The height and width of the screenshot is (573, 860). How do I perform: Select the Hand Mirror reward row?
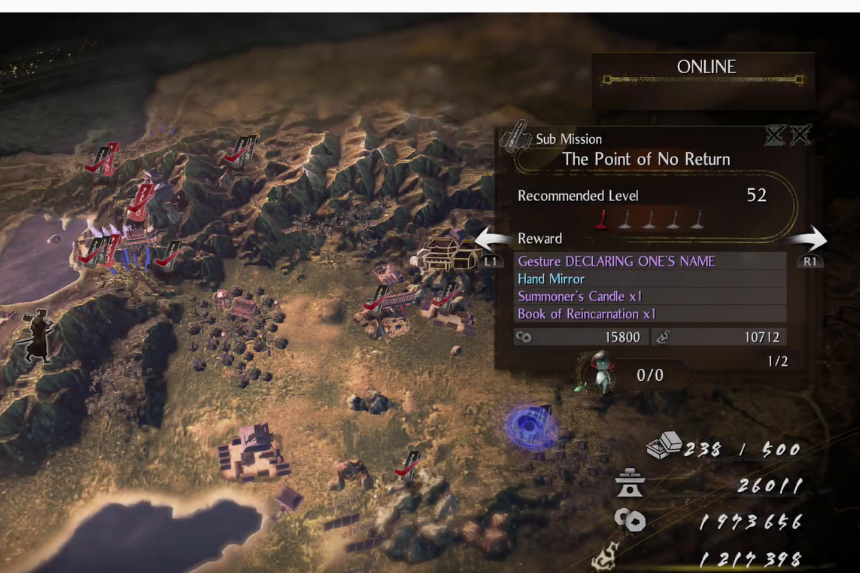pyautogui.click(x=551, y=279)
